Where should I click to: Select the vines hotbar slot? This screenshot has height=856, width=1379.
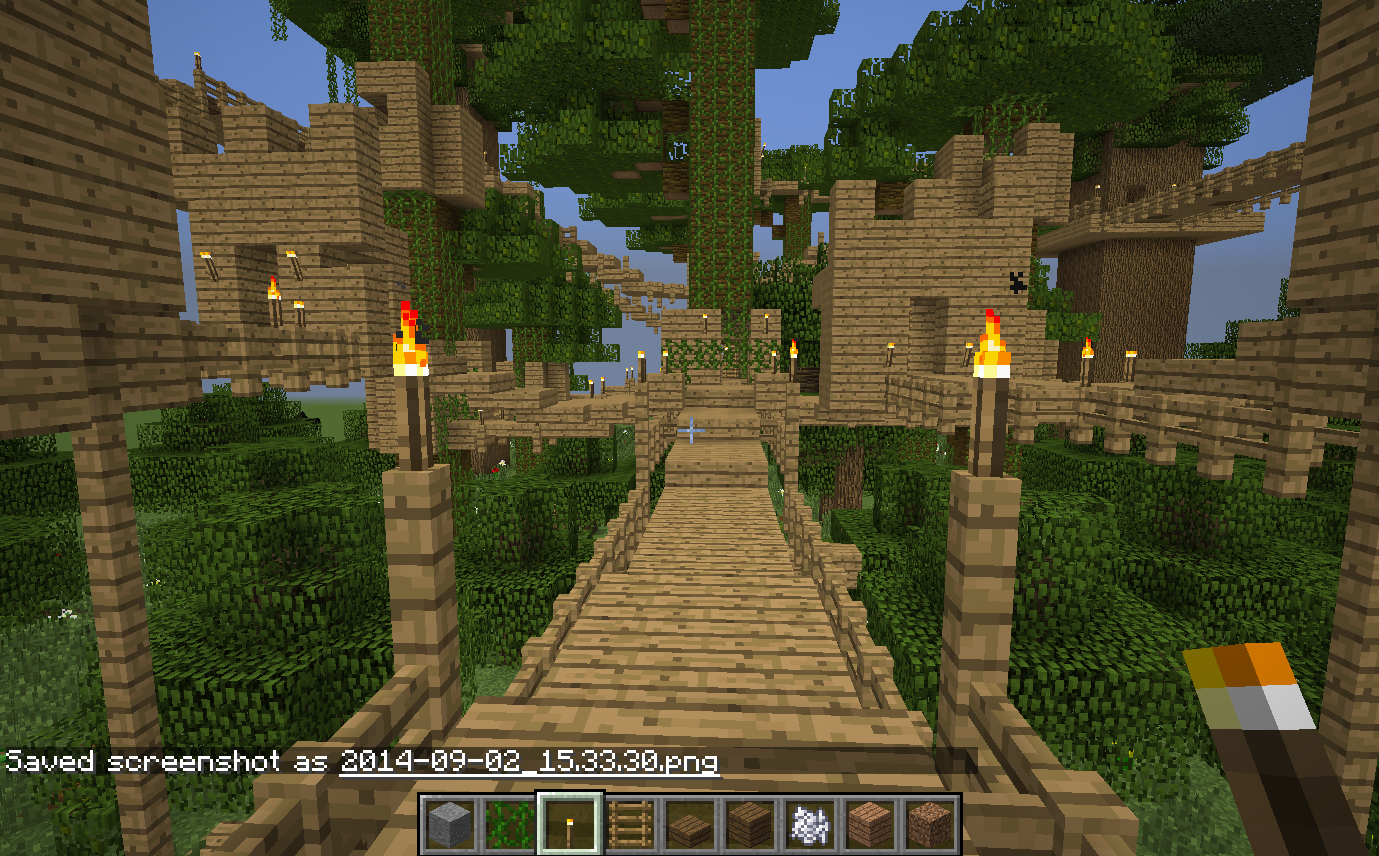(x=509, y=825)
